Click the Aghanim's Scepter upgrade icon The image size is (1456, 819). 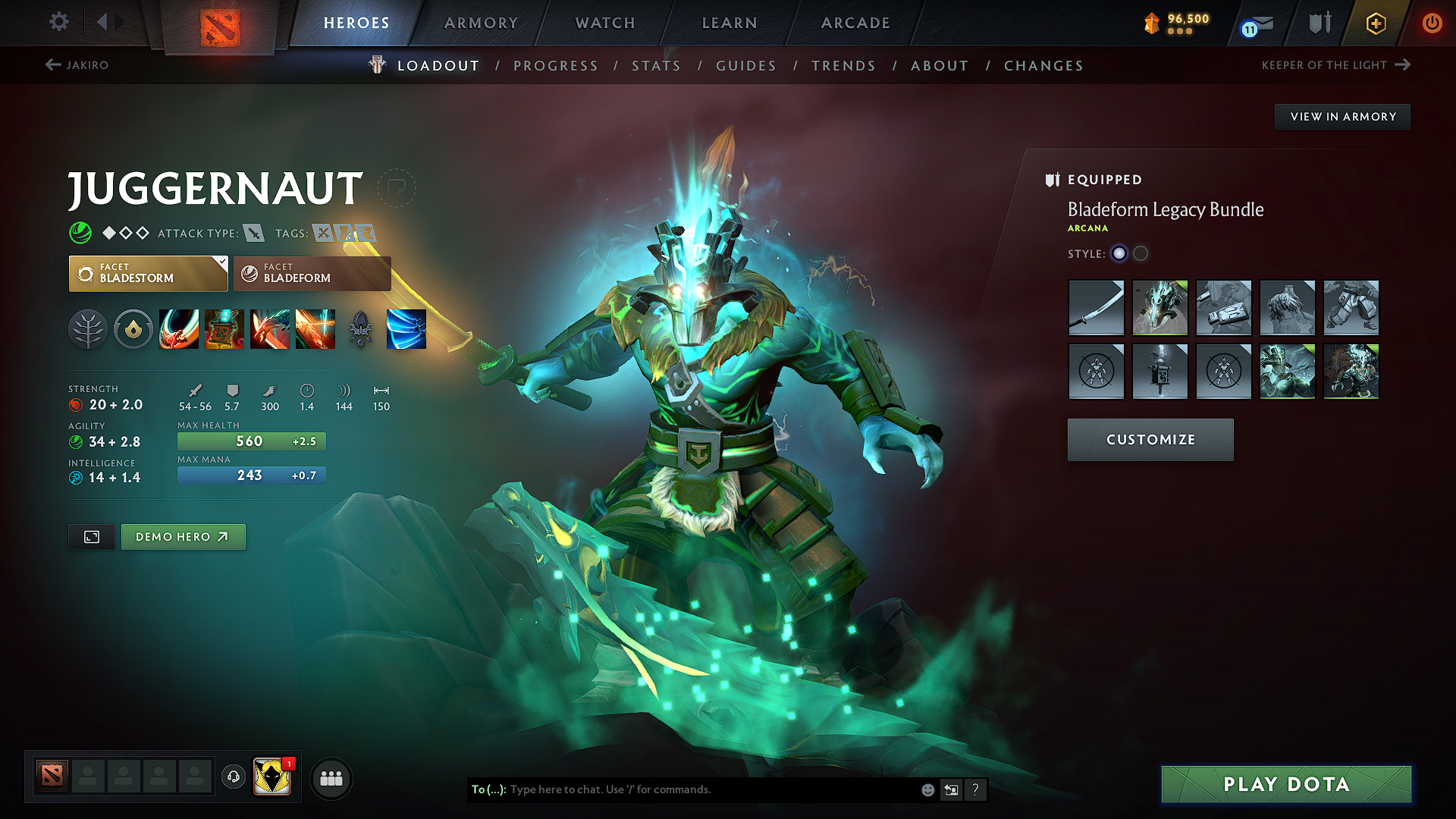tap(361, 329)
